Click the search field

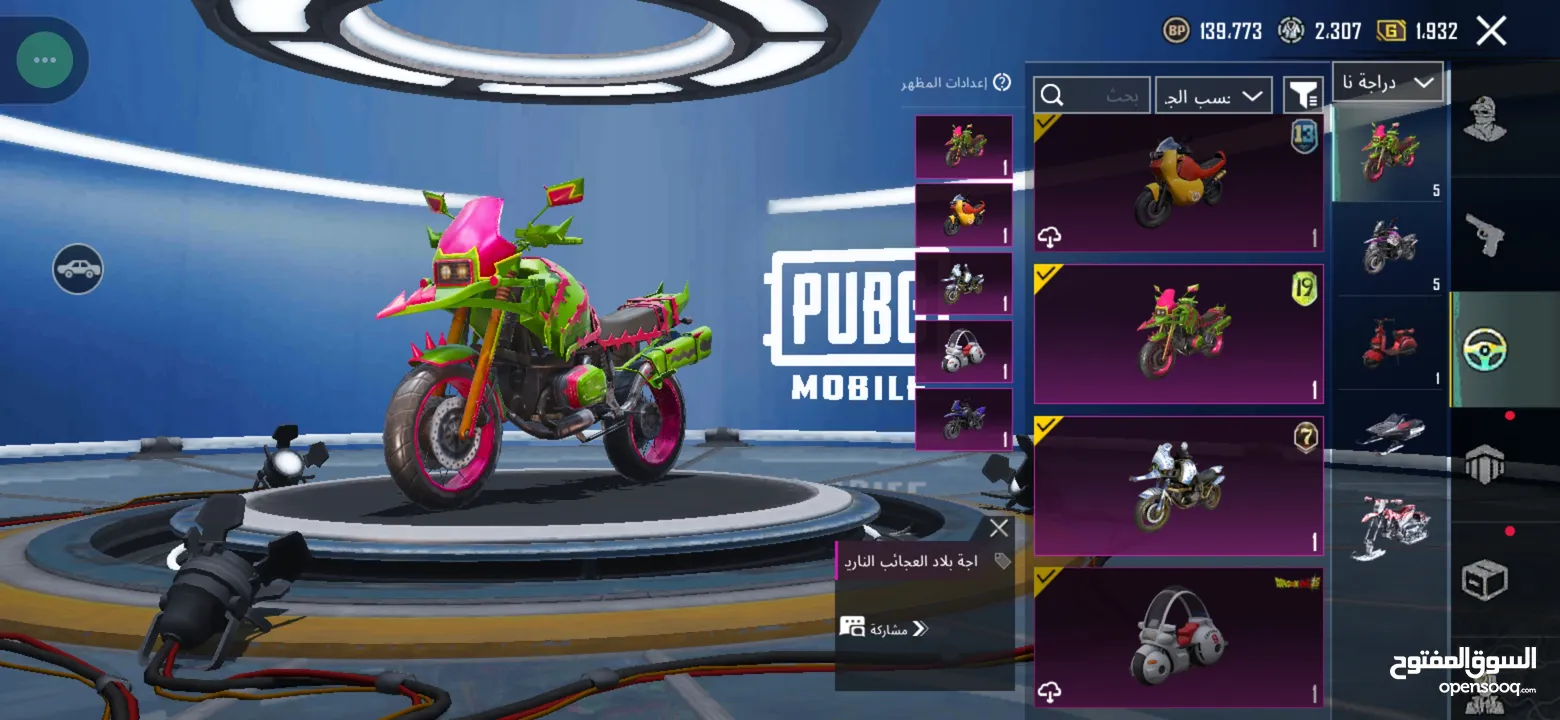click(x=1092, y=95)
